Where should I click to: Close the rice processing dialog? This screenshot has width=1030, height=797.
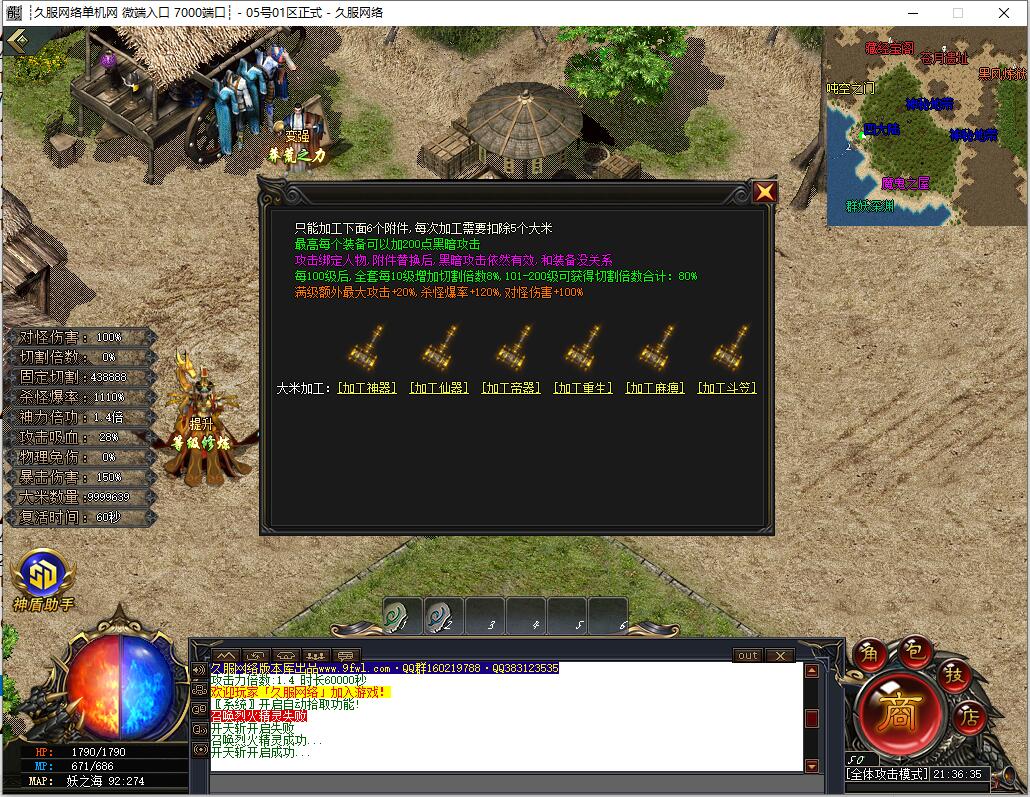click(x=765, y=192)
